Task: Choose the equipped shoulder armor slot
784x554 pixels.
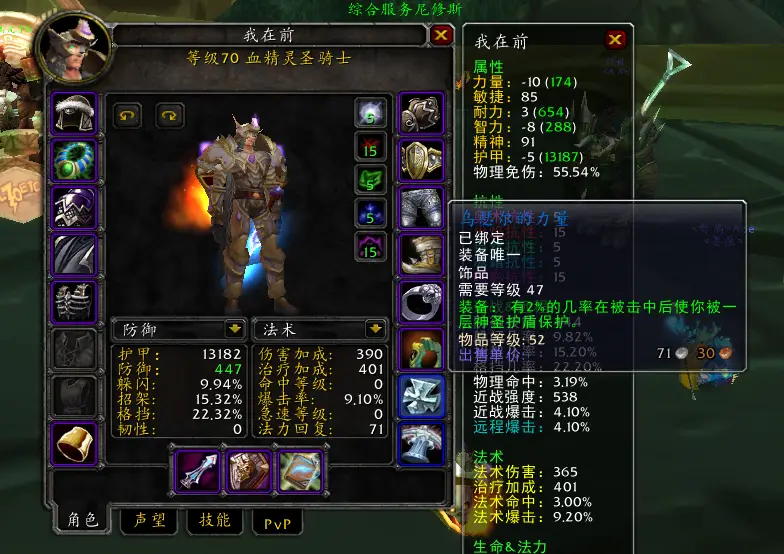Action: click(74, 207)
